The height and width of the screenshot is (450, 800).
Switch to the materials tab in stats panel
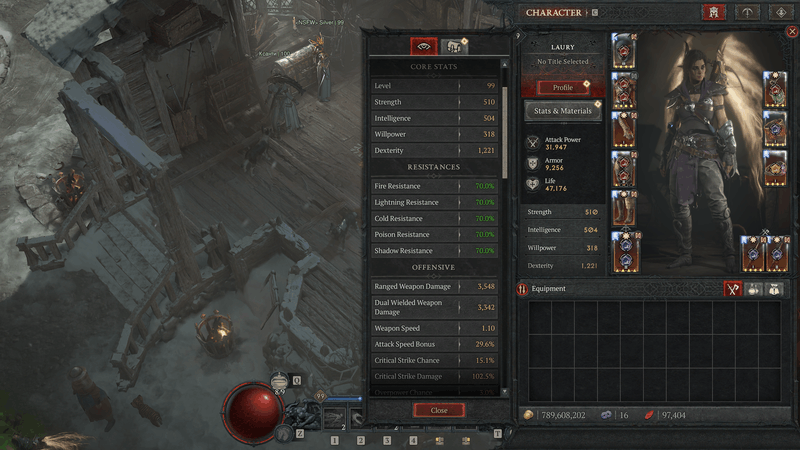453,46
